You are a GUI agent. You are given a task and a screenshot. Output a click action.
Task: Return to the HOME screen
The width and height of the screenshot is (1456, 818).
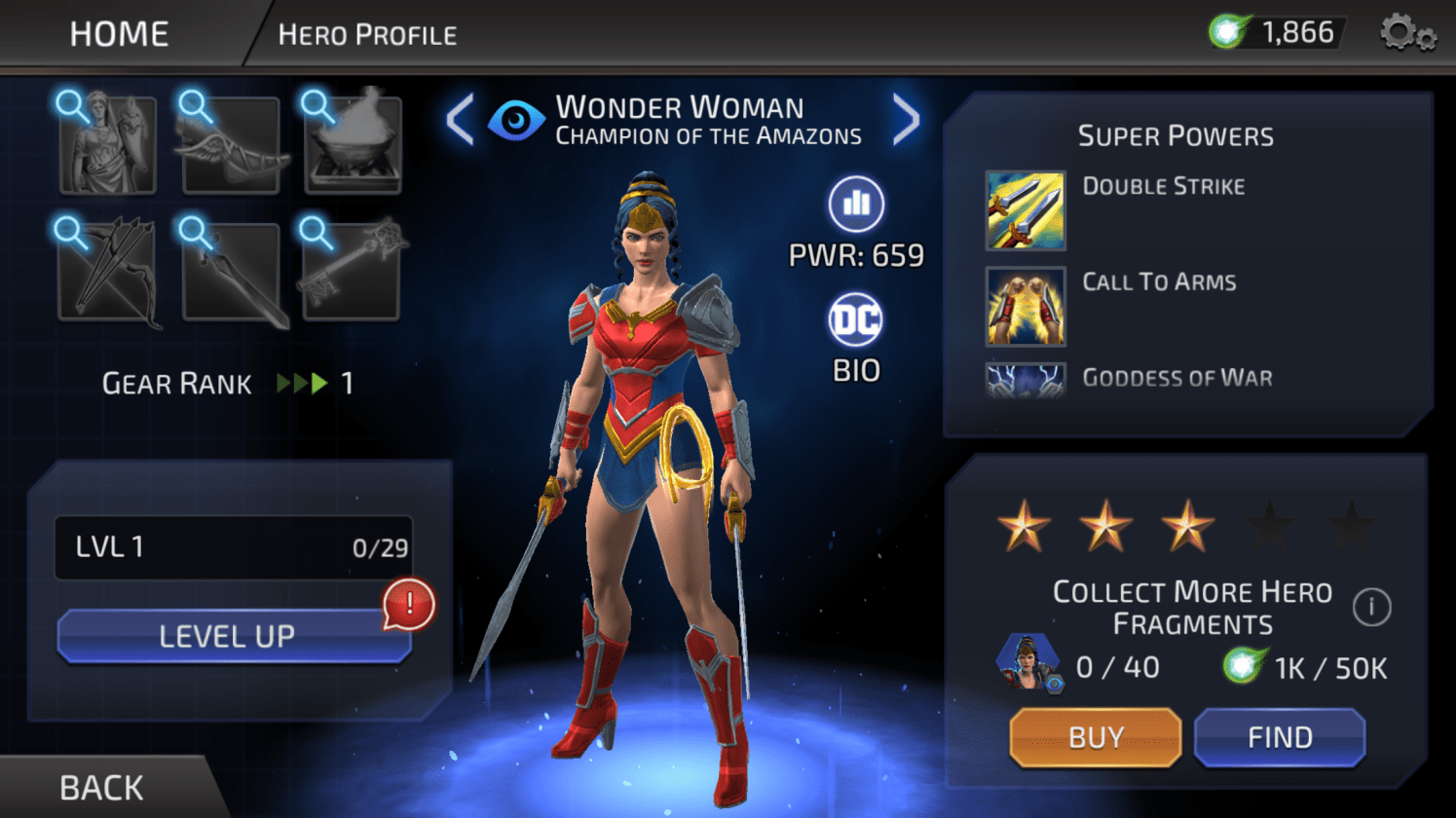119,34
